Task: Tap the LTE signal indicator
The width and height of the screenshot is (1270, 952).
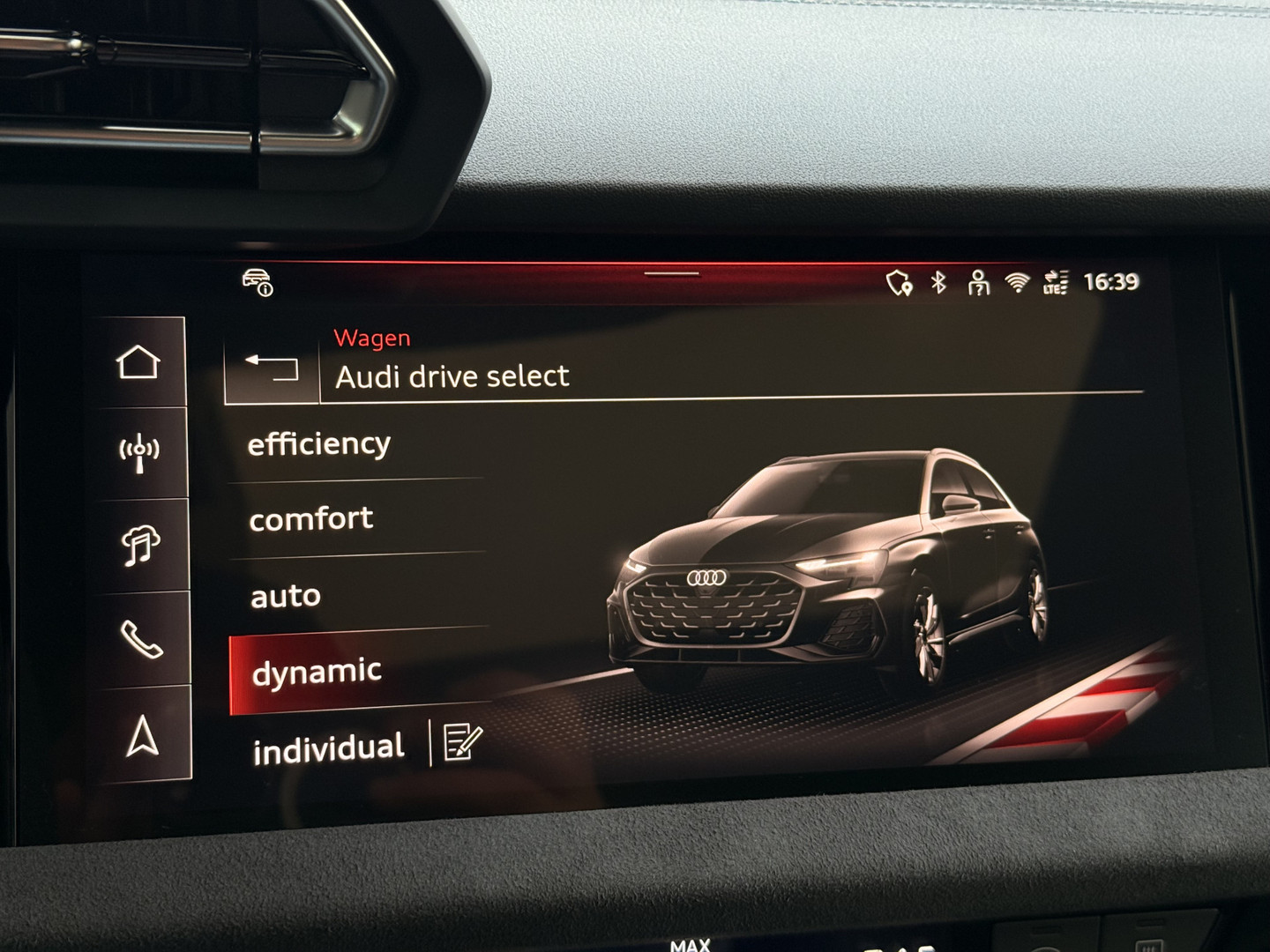Action: pos(1055,283)
